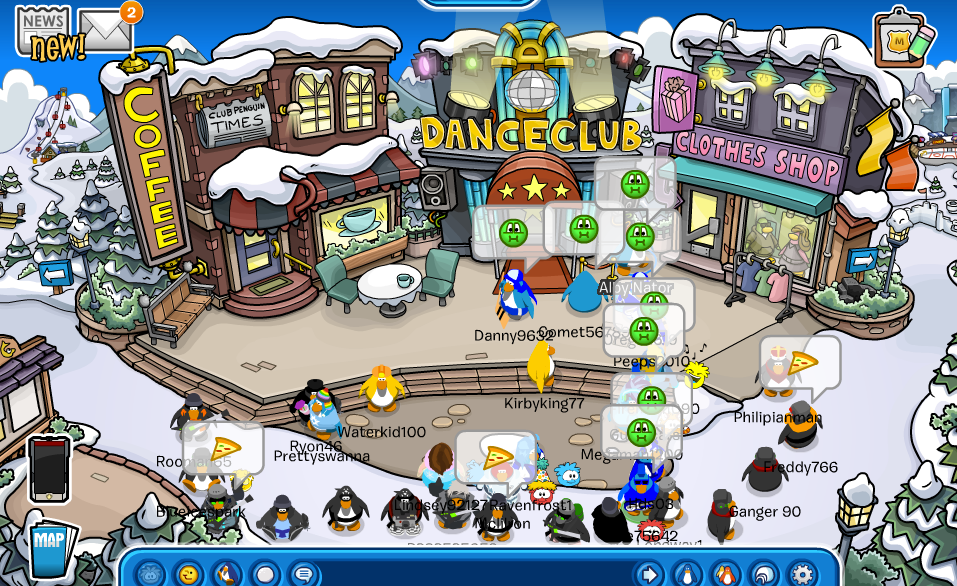Click the puffle button on the toolbar

(150, 574)
